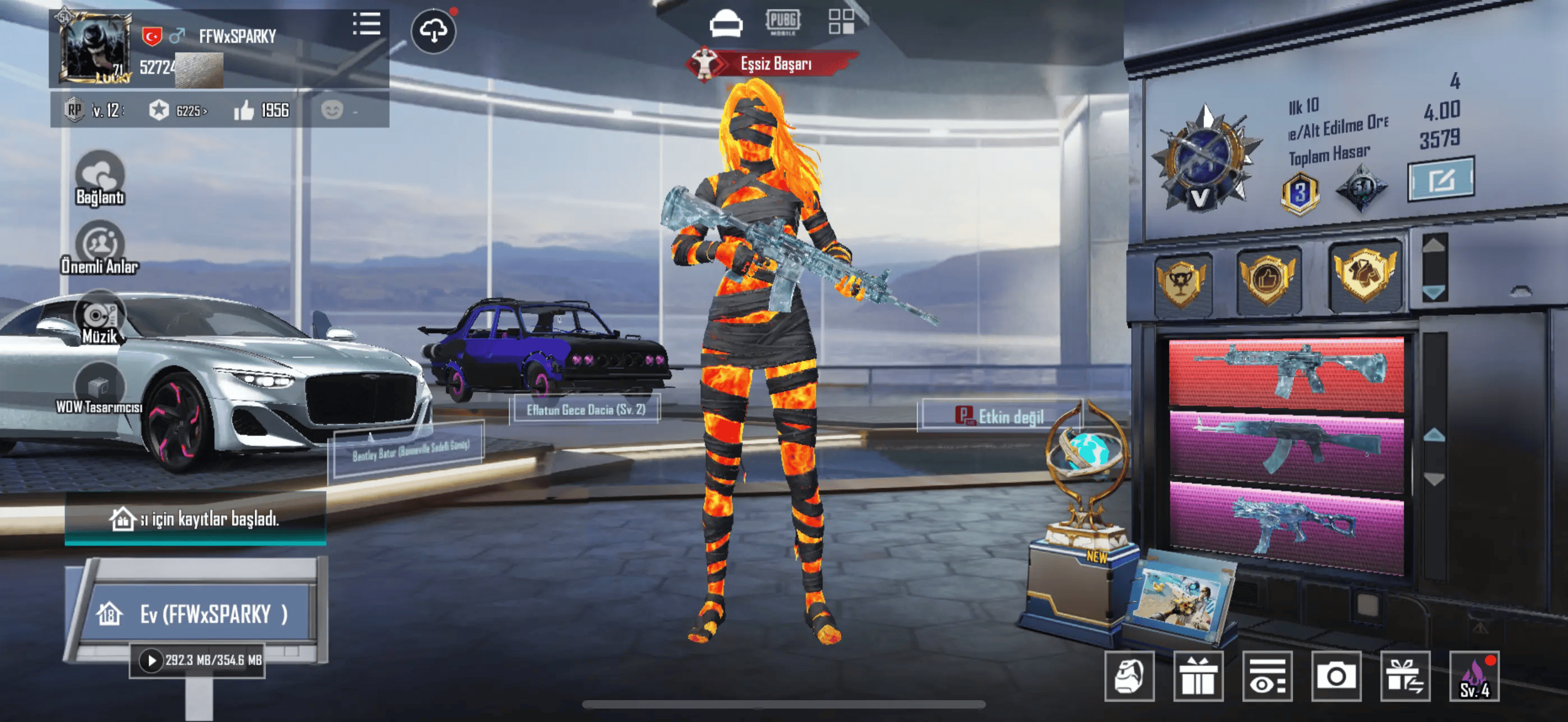Open the gift box button

[x=1197, y=676]
